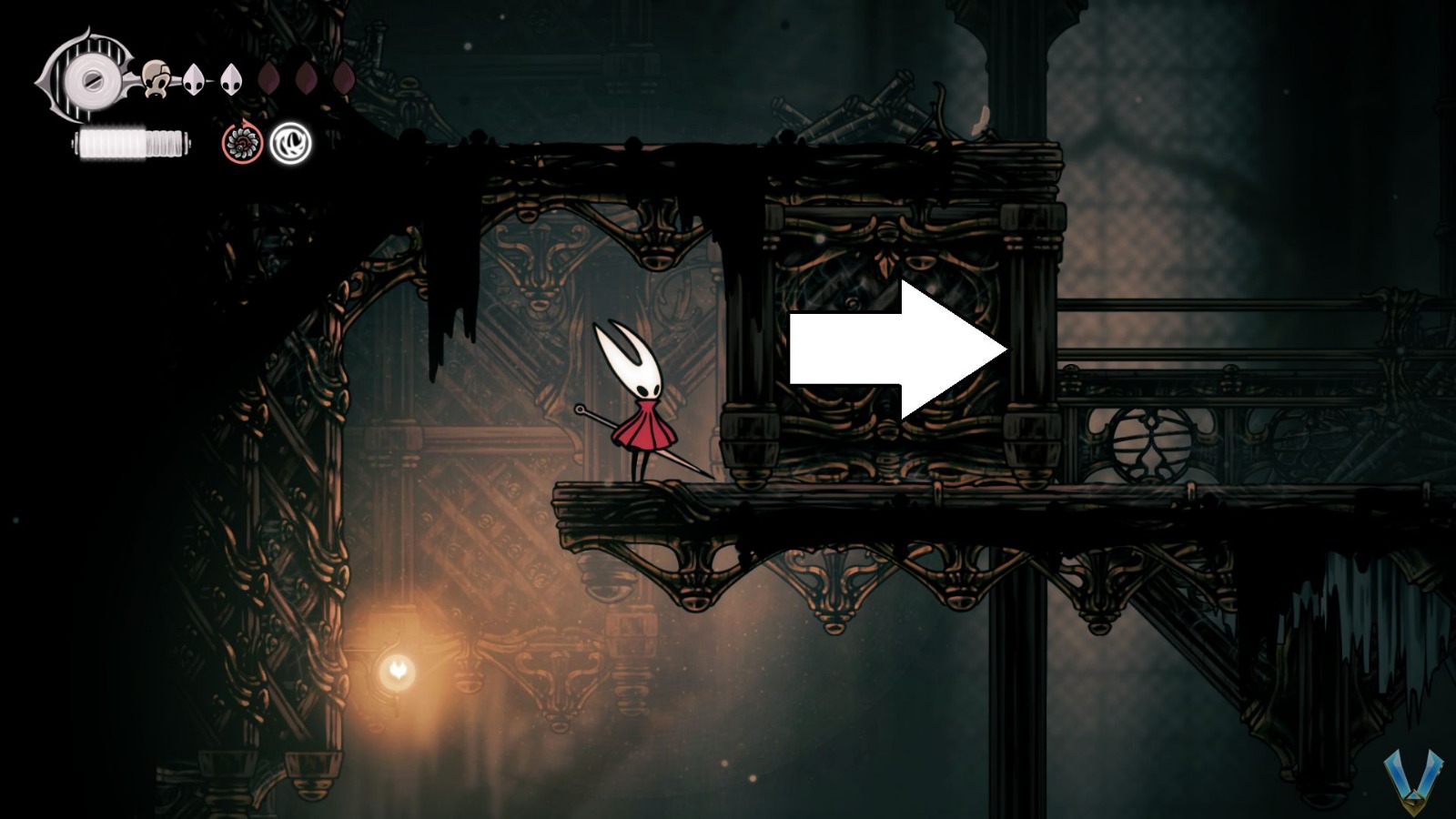Click the first white mask health icon
Image resolution: width=1456 pixels, height=819 pixels.
coord(196,77)
